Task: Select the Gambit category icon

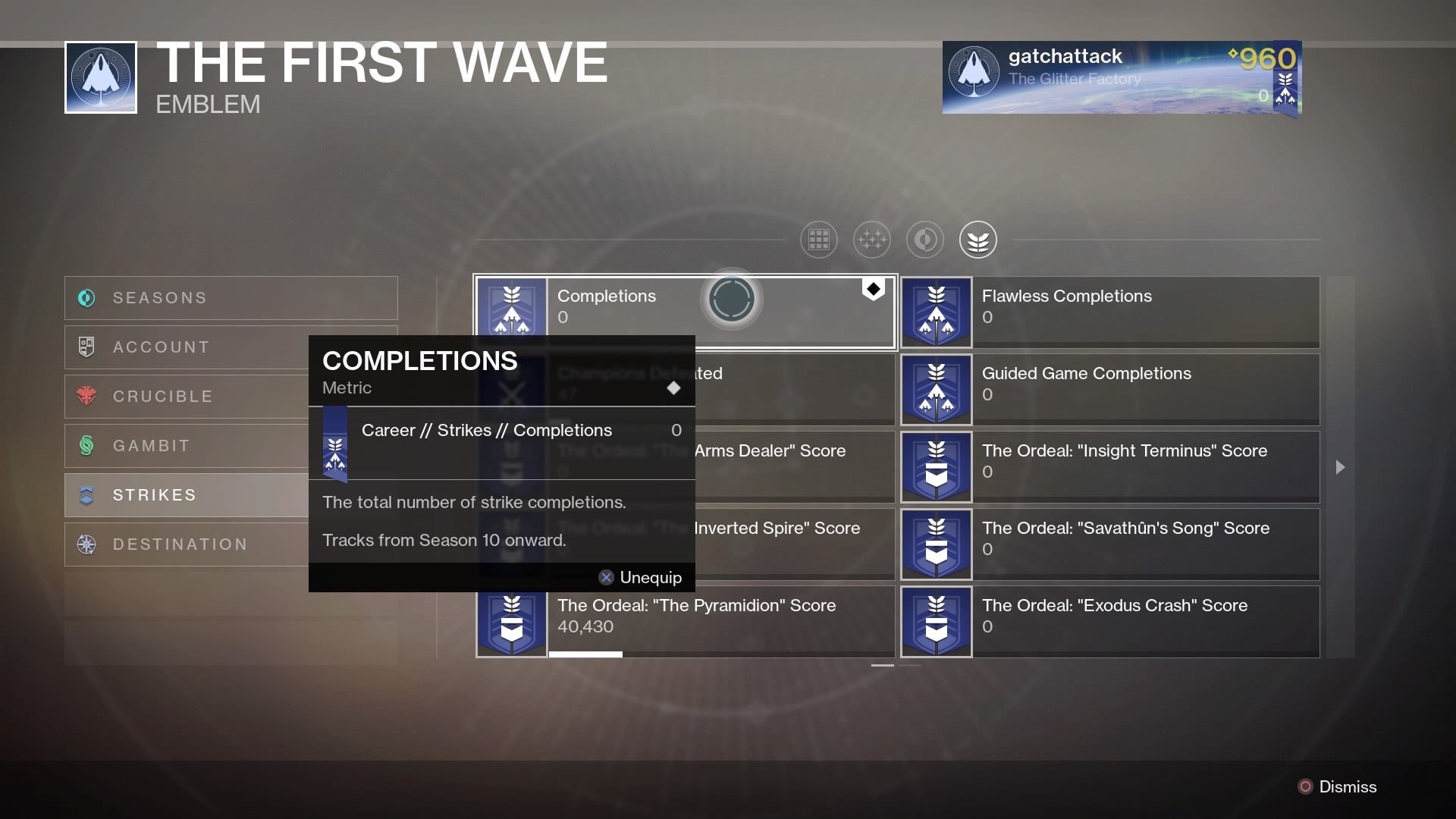Action: [x=86, y=445]
